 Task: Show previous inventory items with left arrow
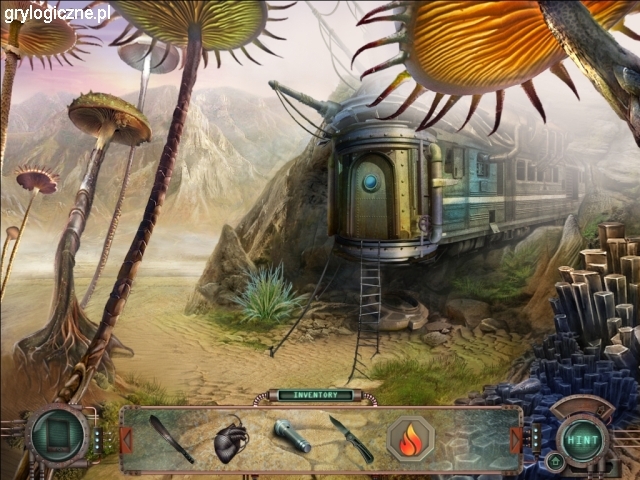coord(126,440)
